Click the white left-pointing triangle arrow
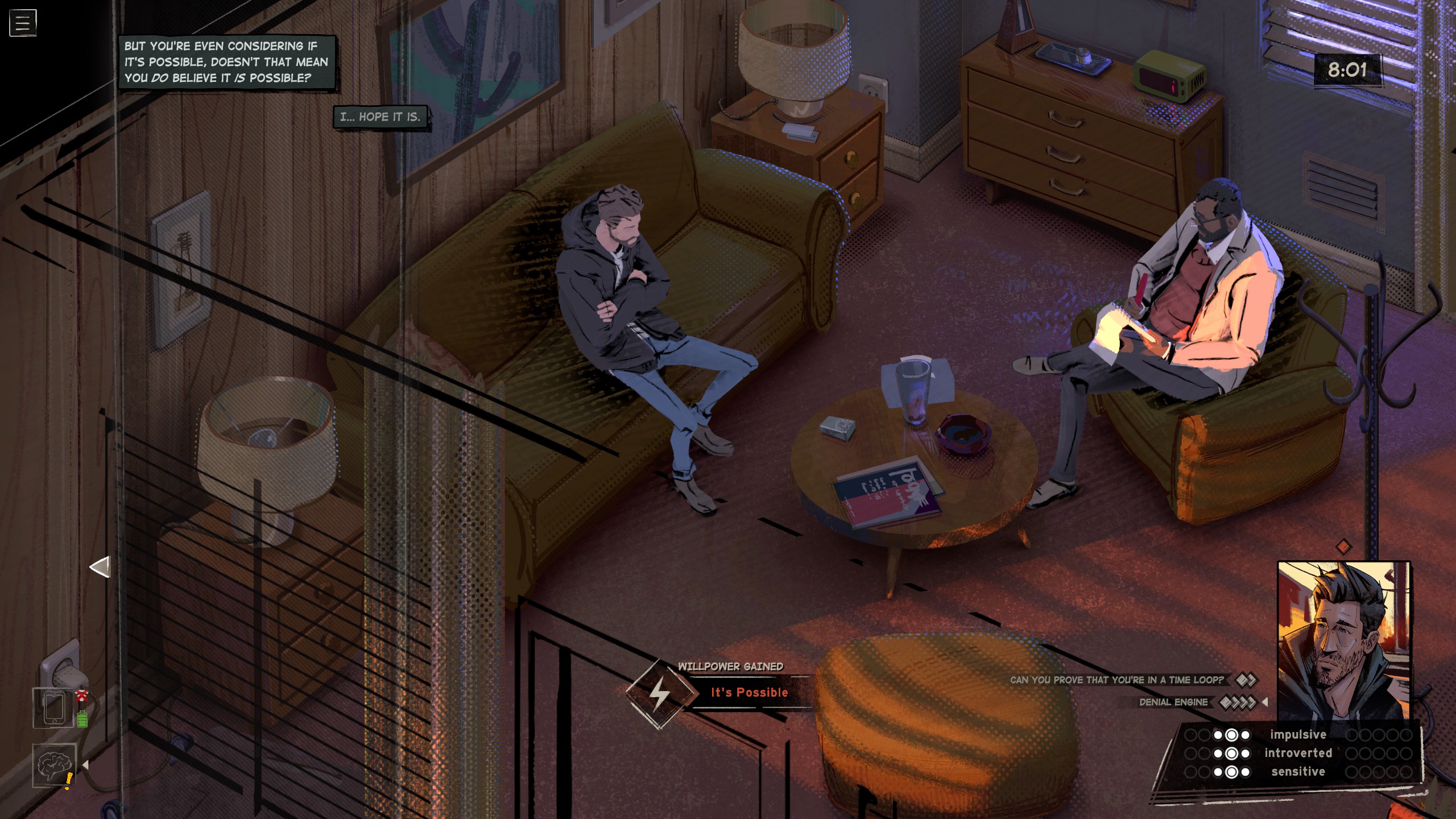The height and width of the screenshot is (819, 1456). 100,567
